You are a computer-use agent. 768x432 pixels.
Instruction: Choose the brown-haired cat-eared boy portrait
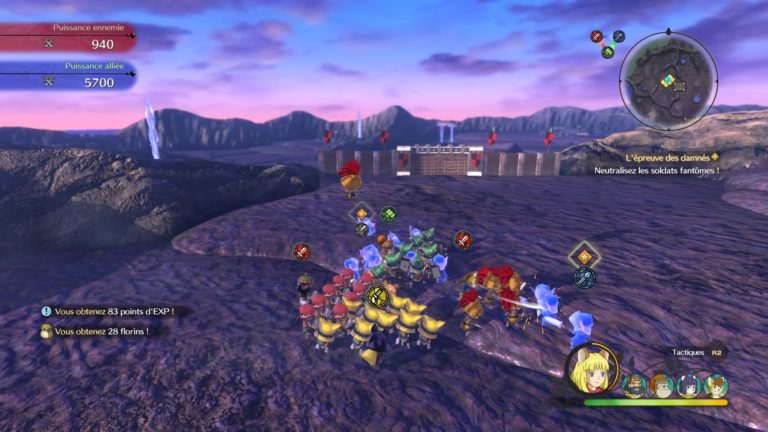pos(715,385)
